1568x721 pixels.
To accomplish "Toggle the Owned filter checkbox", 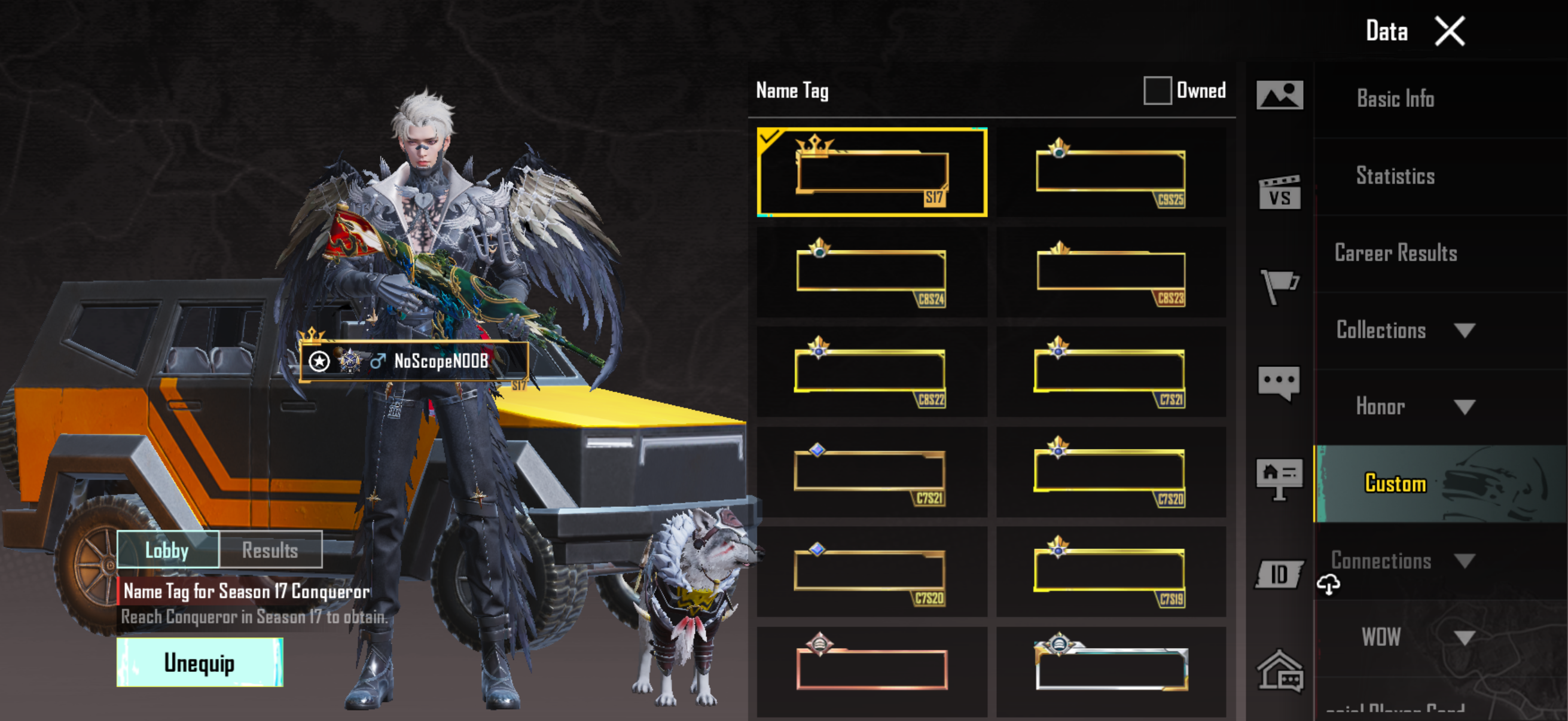I will 1157,91.
